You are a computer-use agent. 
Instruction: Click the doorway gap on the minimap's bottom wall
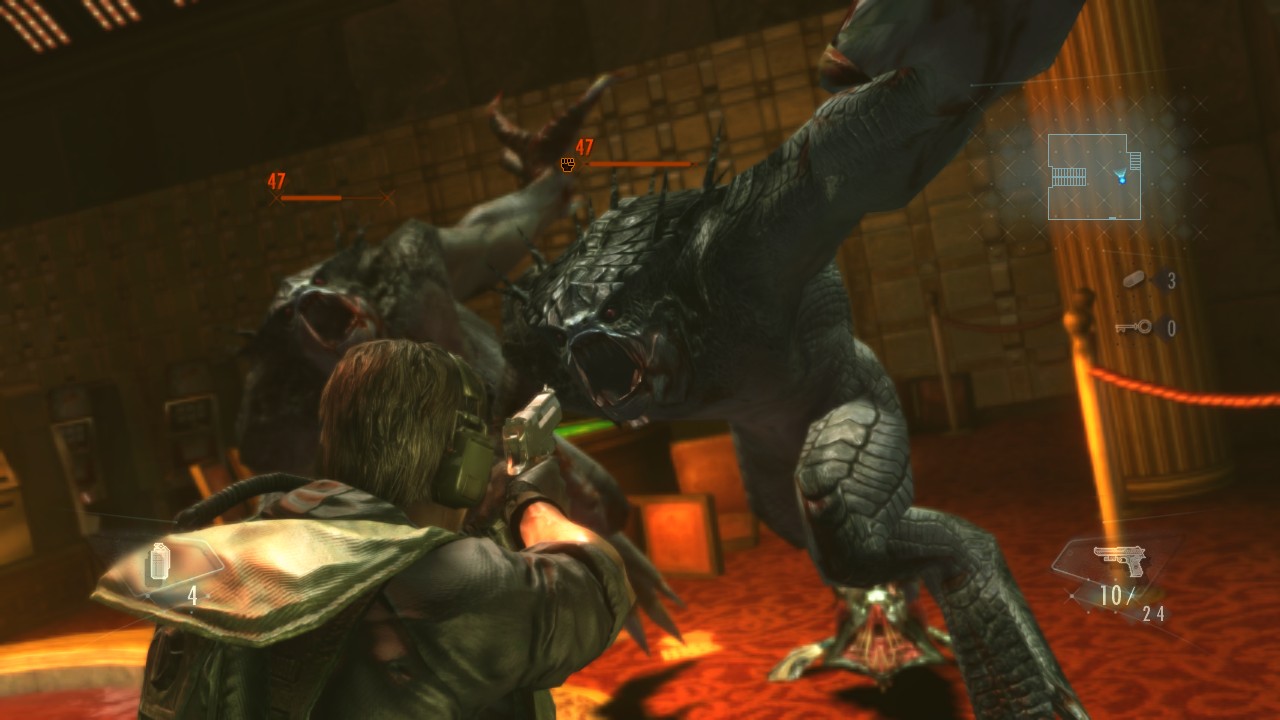click(x=1112, y=218)
